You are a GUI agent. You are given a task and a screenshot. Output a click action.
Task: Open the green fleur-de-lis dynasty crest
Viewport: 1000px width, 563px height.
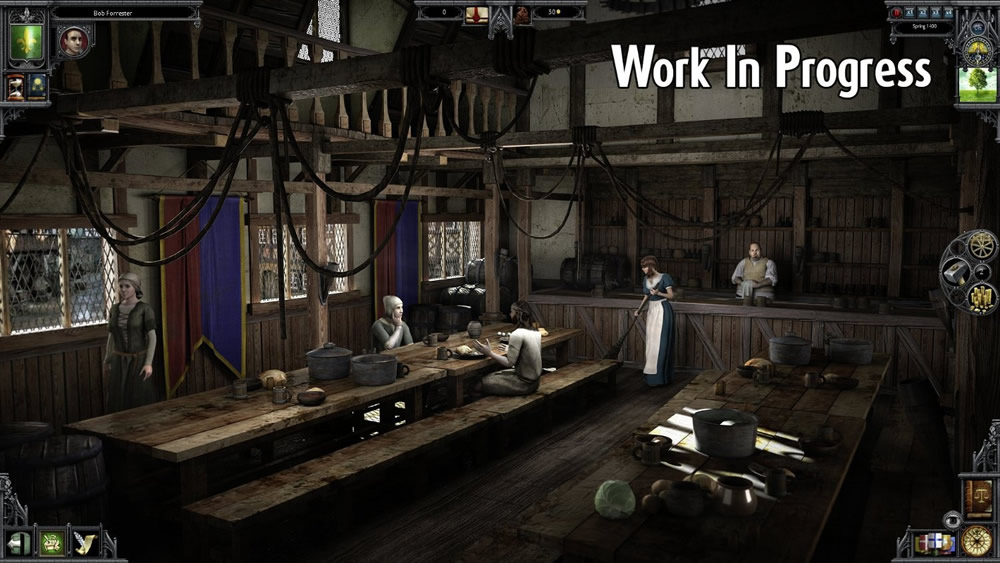pos(26,44)
